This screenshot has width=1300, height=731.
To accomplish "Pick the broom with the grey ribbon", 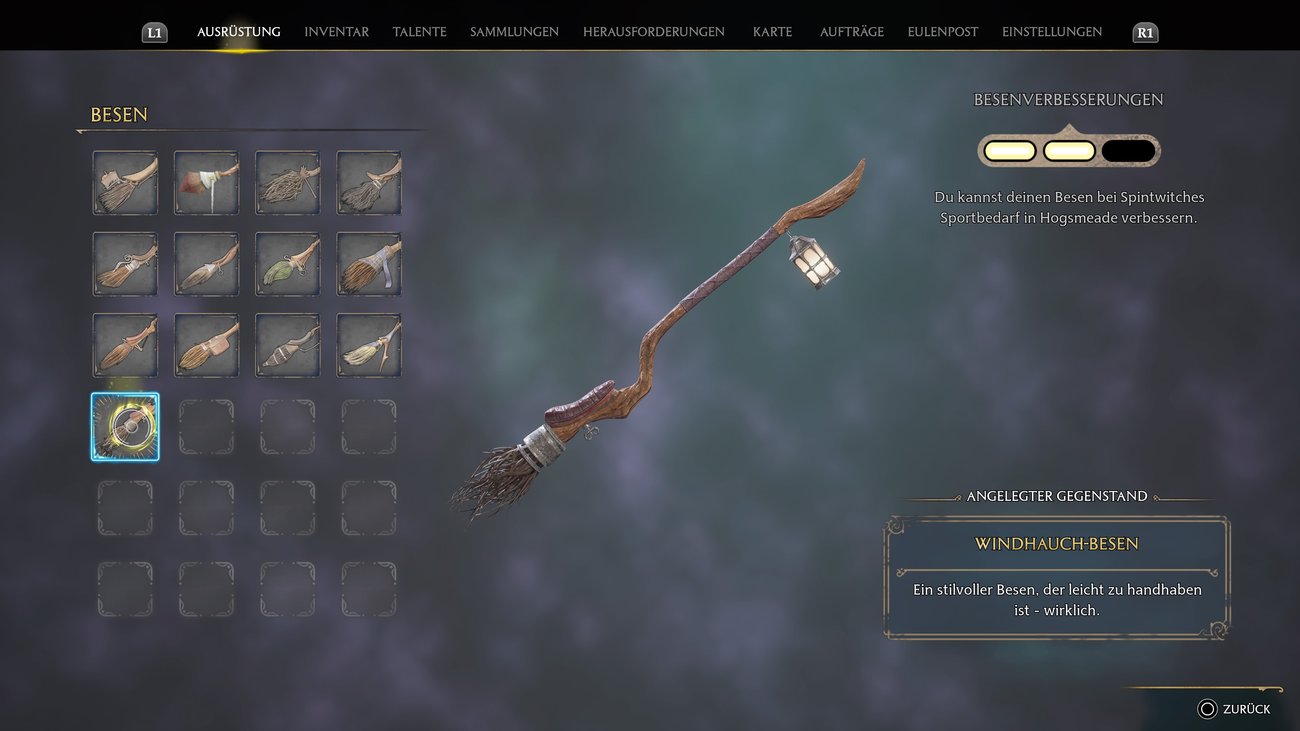I will click(369, 265).
